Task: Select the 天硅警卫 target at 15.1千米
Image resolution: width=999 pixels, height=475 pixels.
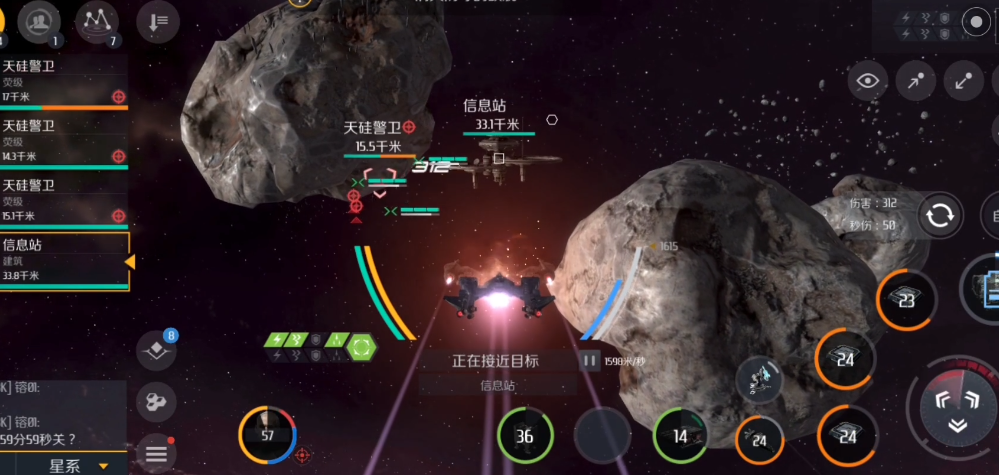Action: (x=62, y=200)
